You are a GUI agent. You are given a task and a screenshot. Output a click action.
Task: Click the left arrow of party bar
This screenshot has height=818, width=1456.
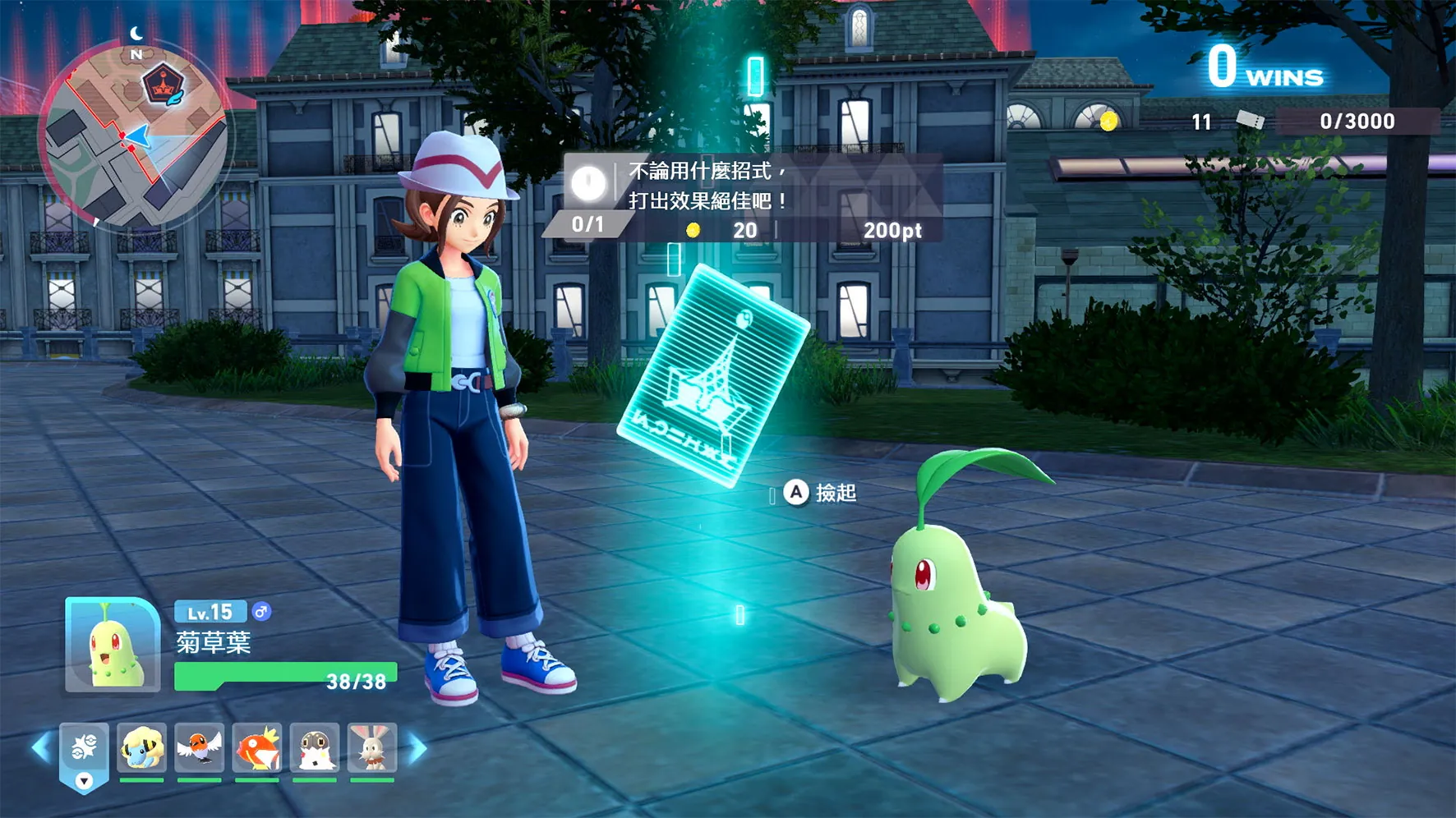40,748
